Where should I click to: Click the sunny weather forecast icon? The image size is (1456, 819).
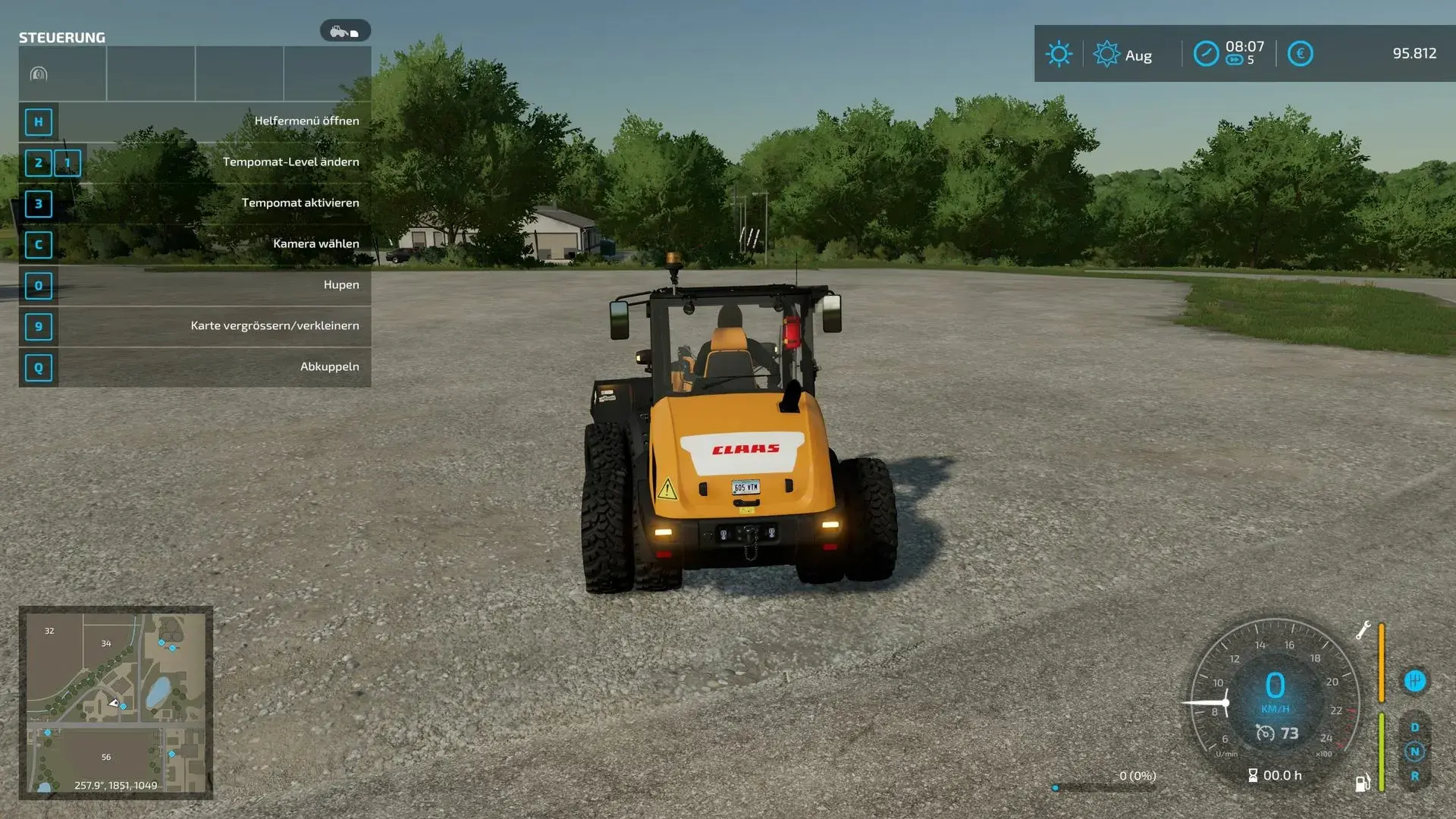point(1059,54)
